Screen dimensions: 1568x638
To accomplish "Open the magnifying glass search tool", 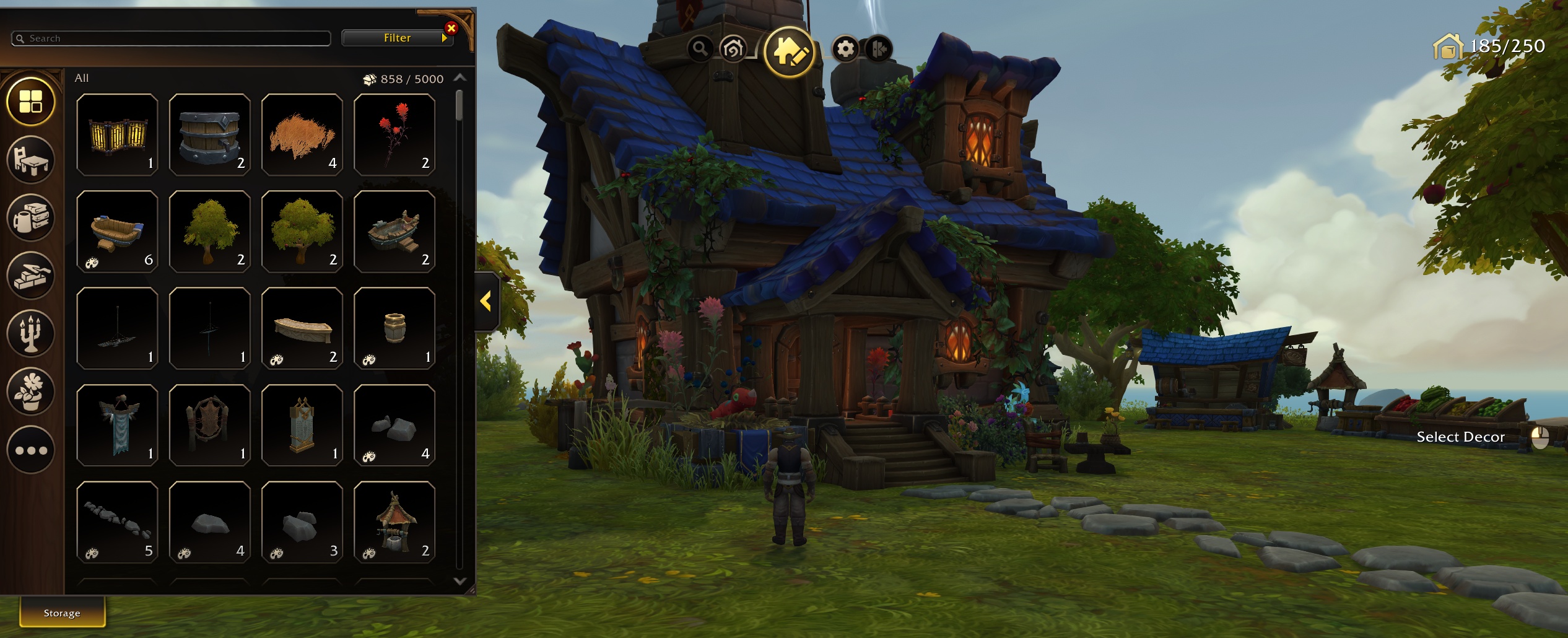I will coord(700,48).
